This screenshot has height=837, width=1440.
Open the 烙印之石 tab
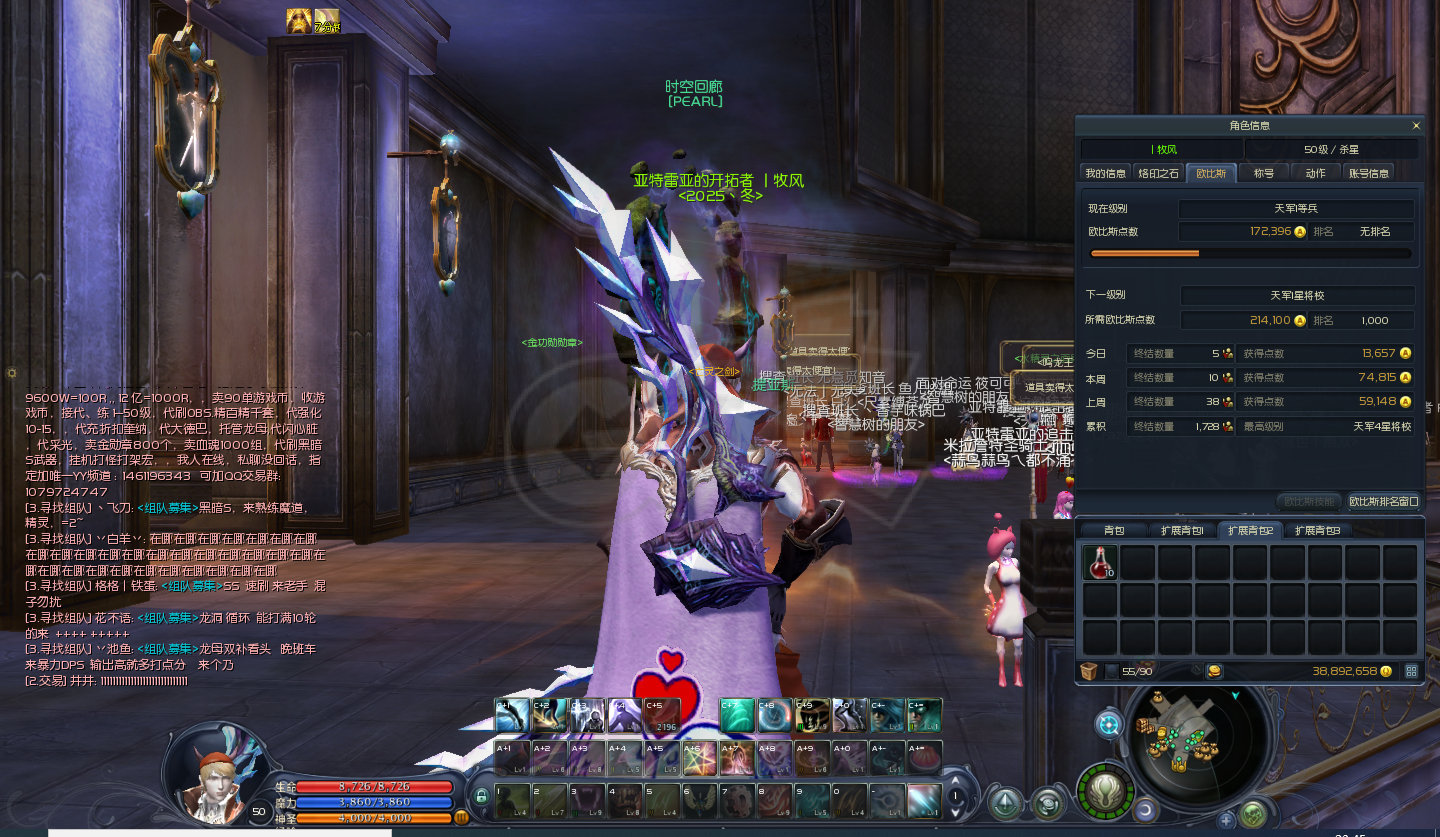(1159, 173)
